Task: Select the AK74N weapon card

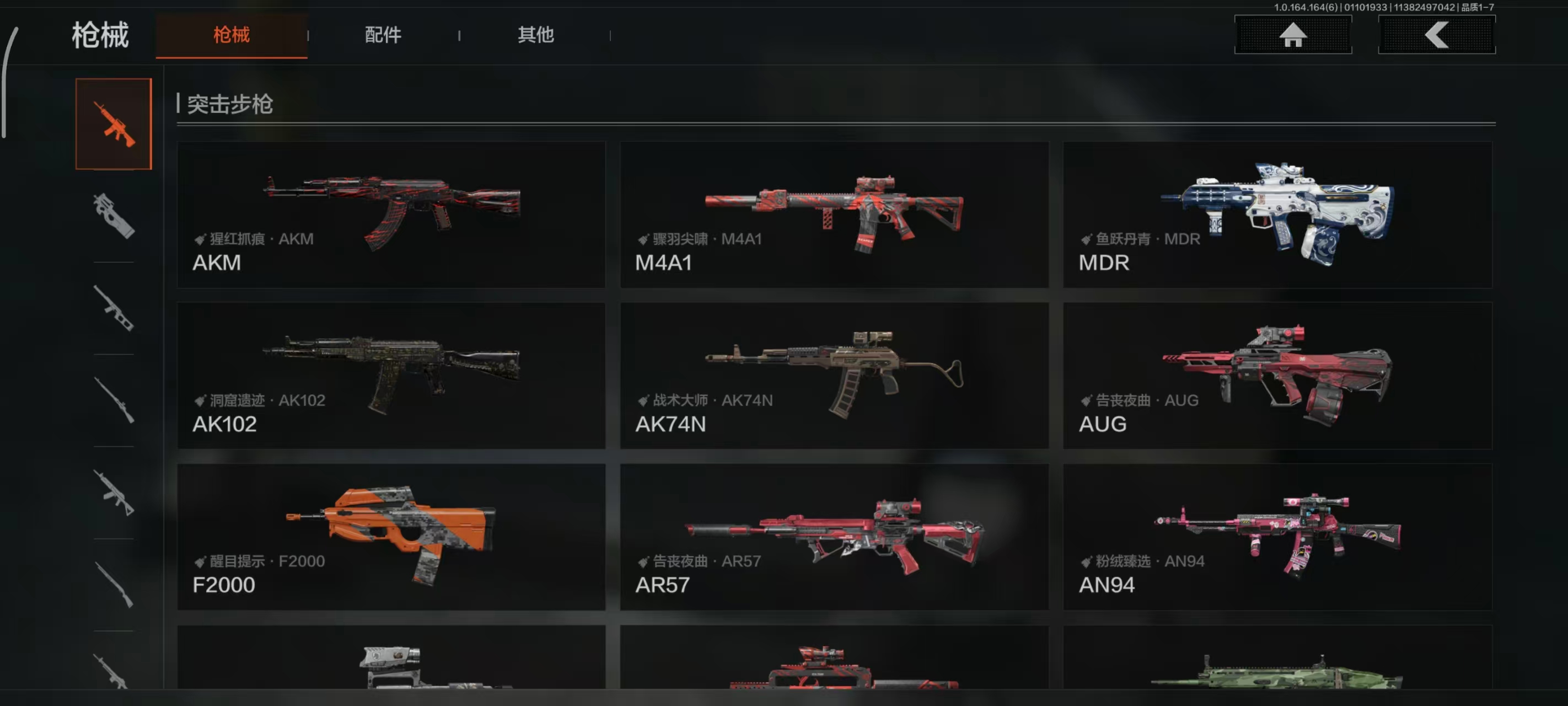Action: point(834,376)
